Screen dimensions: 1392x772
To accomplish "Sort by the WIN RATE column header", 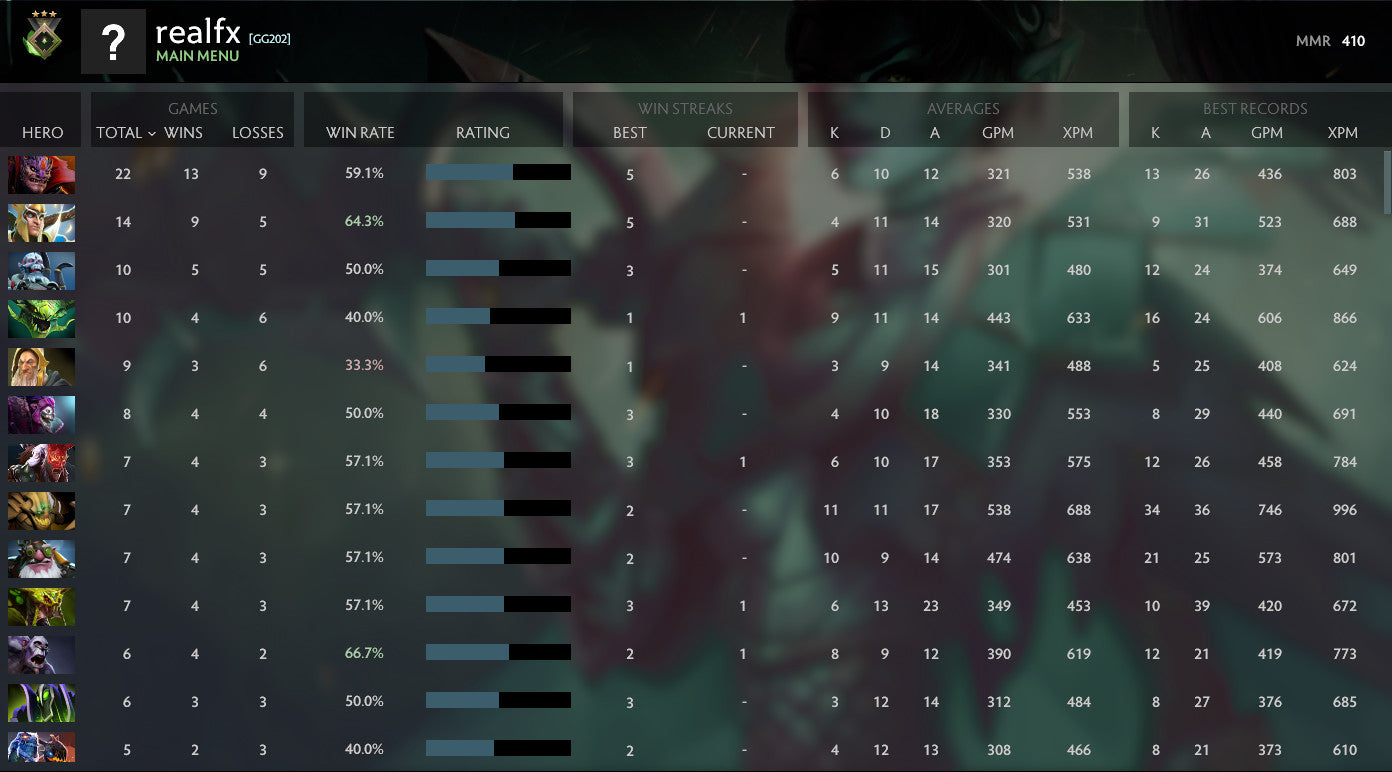I will click(359, 132).
